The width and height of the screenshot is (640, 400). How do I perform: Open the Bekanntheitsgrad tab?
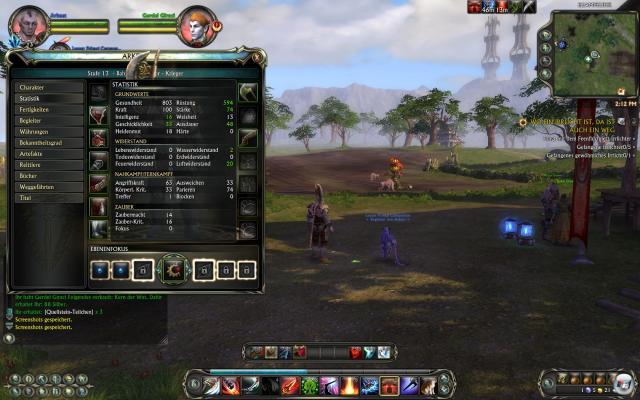pos(47,143)
